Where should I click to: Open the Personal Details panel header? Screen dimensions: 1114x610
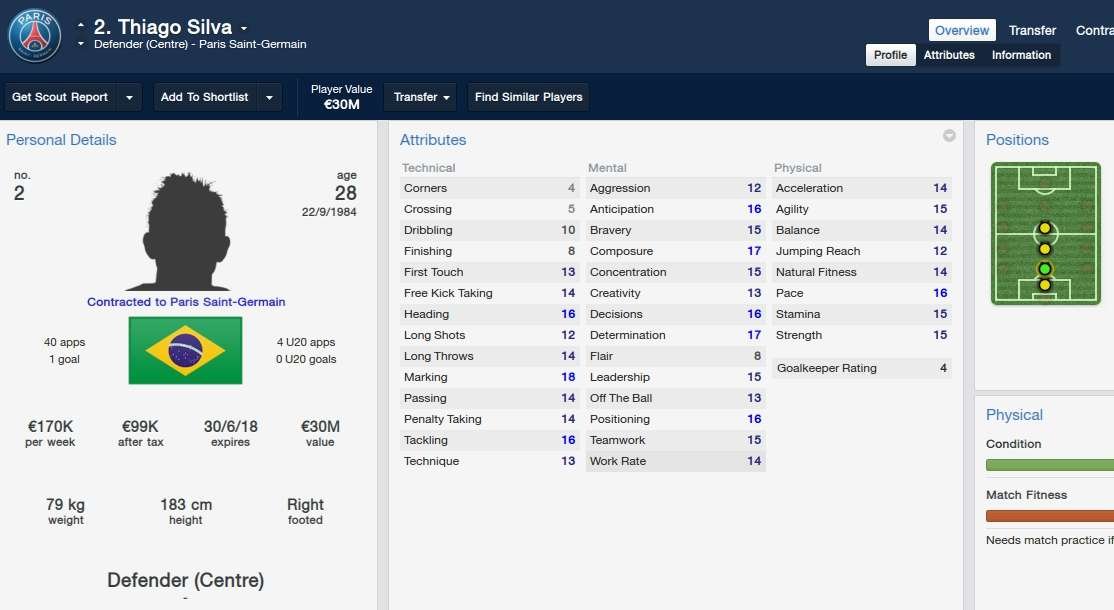tap(61, 140)
